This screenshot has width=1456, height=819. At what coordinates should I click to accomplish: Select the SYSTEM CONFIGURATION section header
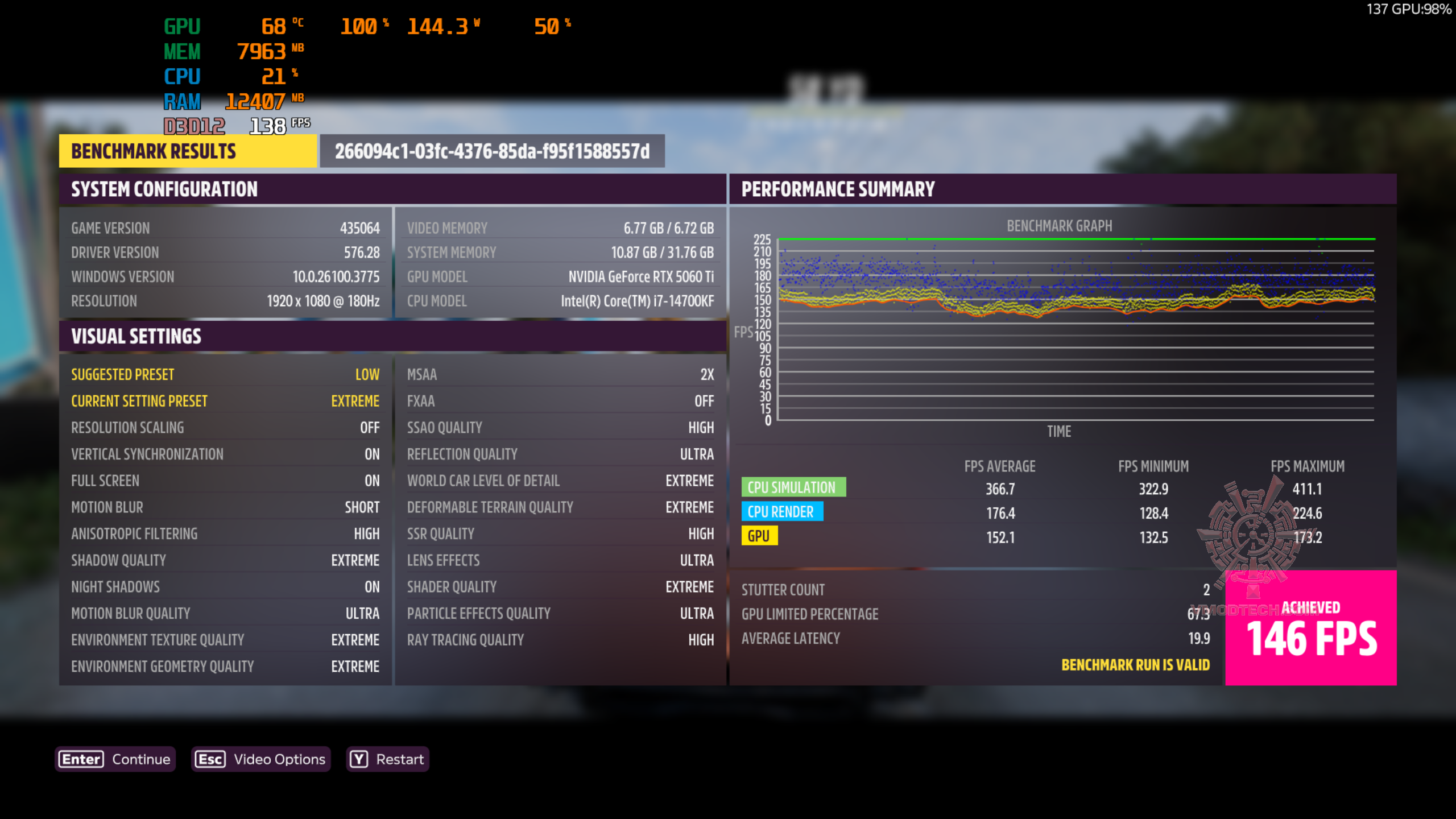[x=164, y=189]
